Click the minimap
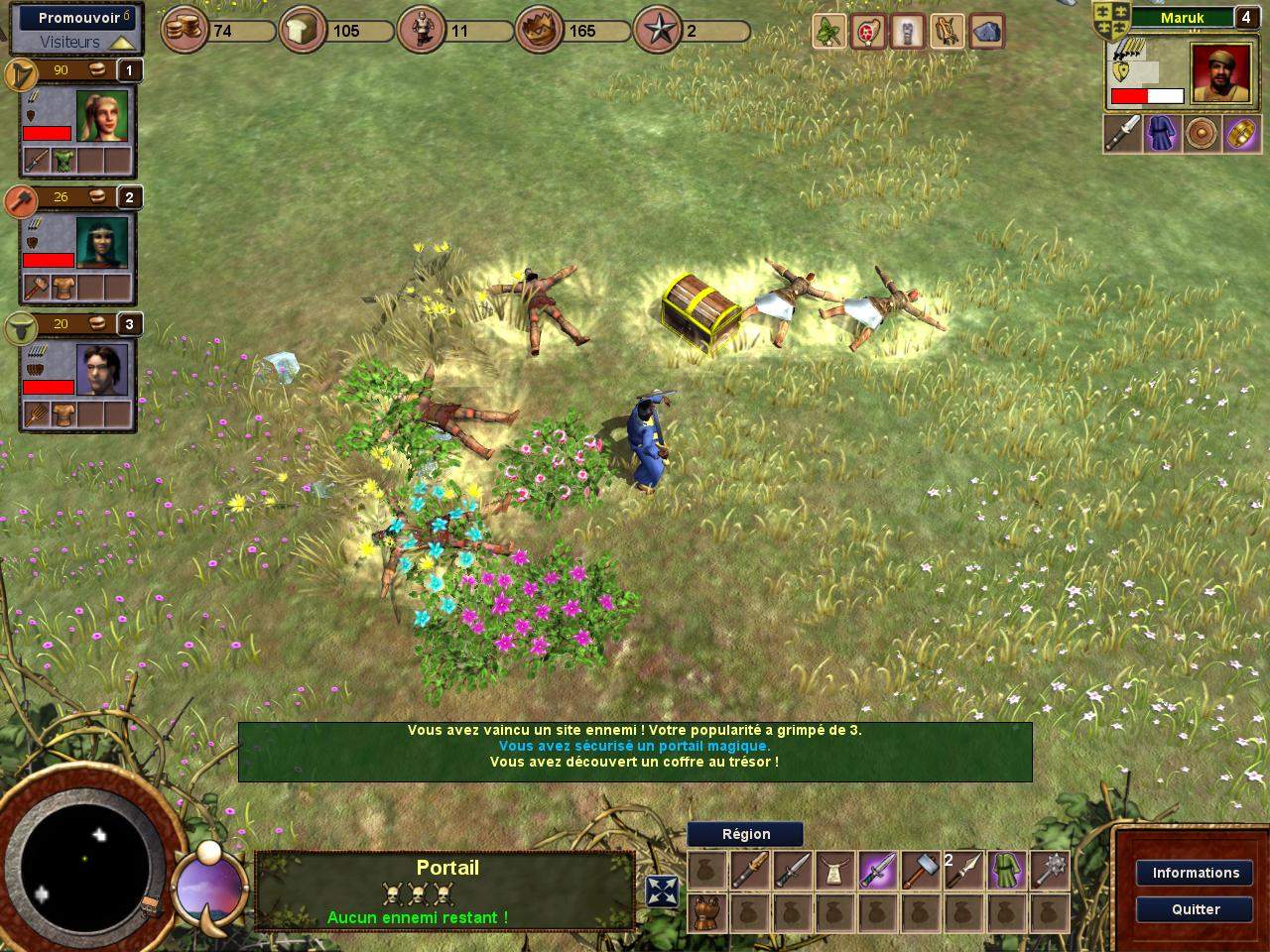 (x=84, y=858)
